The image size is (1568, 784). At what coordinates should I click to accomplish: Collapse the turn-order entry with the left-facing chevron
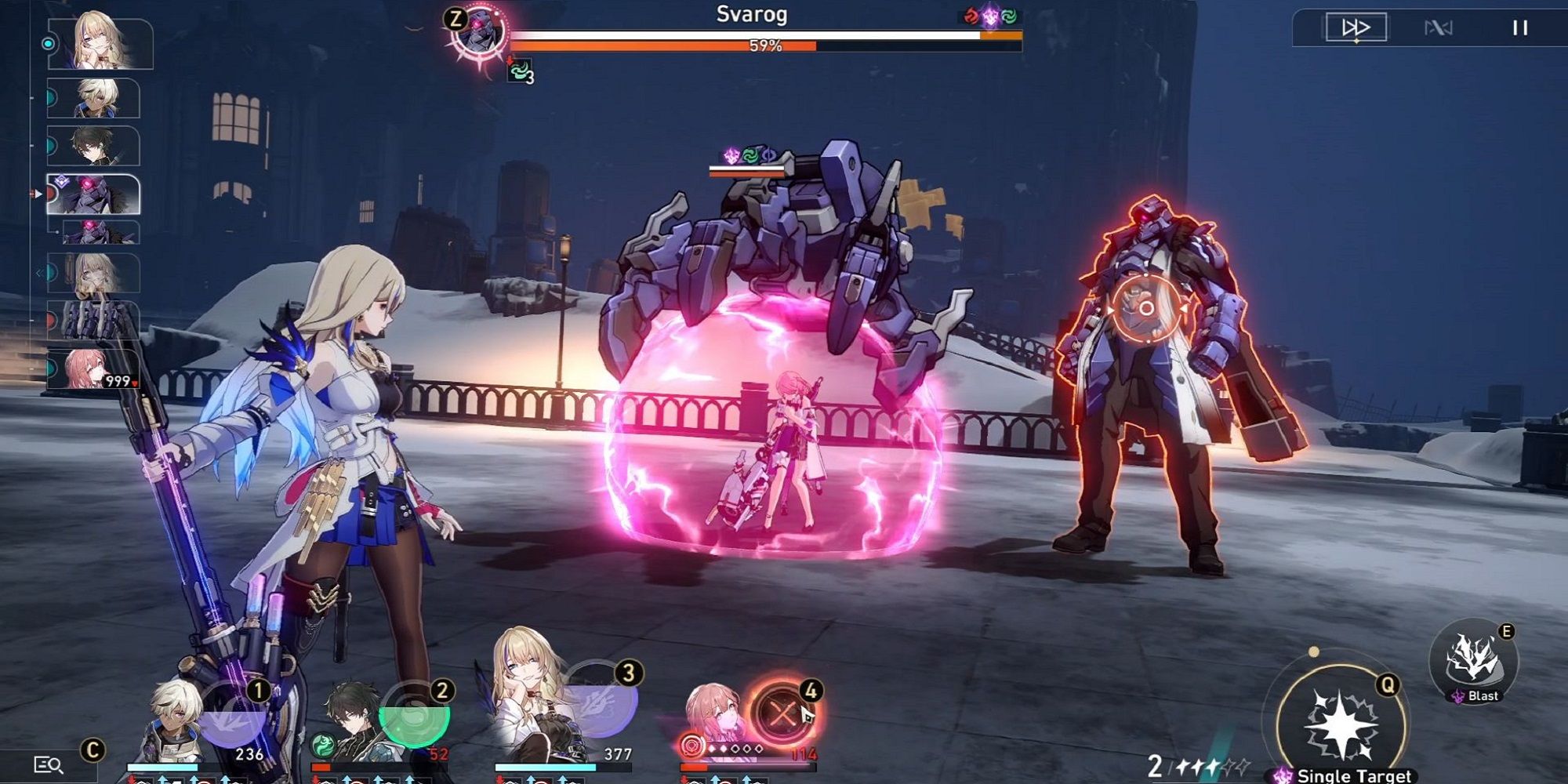(39, 273)
